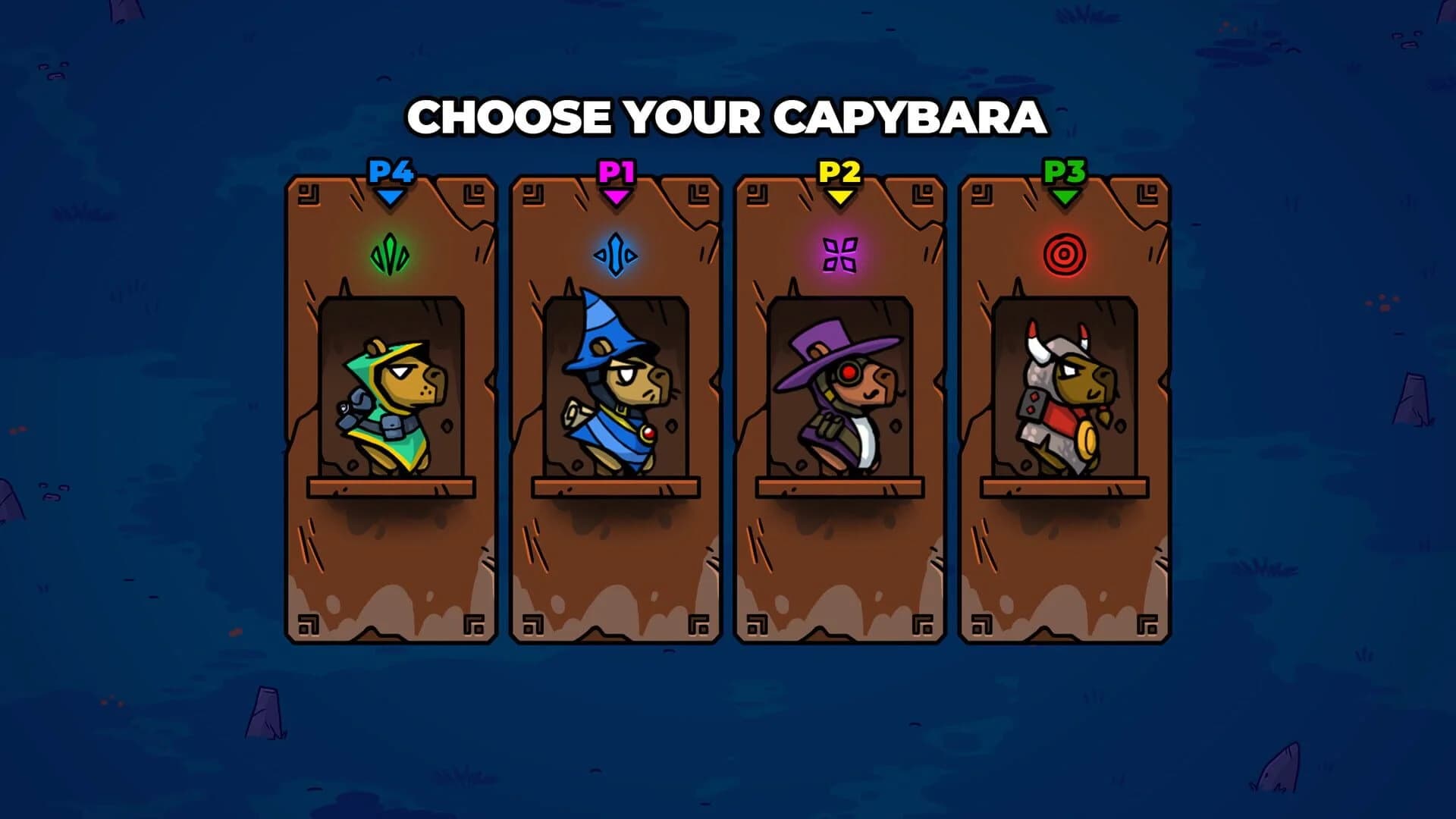This screenshot has height=819, width=1456.
Task: Click the CHOOSE YOUR CAPYBARA title
Action: click(728, 118)
